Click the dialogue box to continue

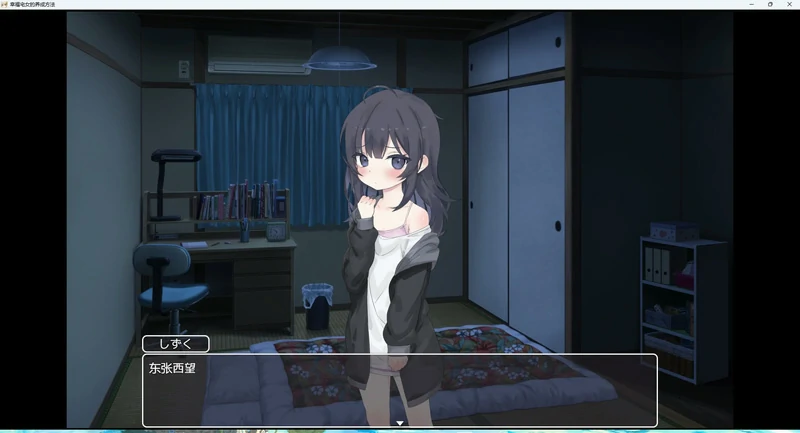400,389
